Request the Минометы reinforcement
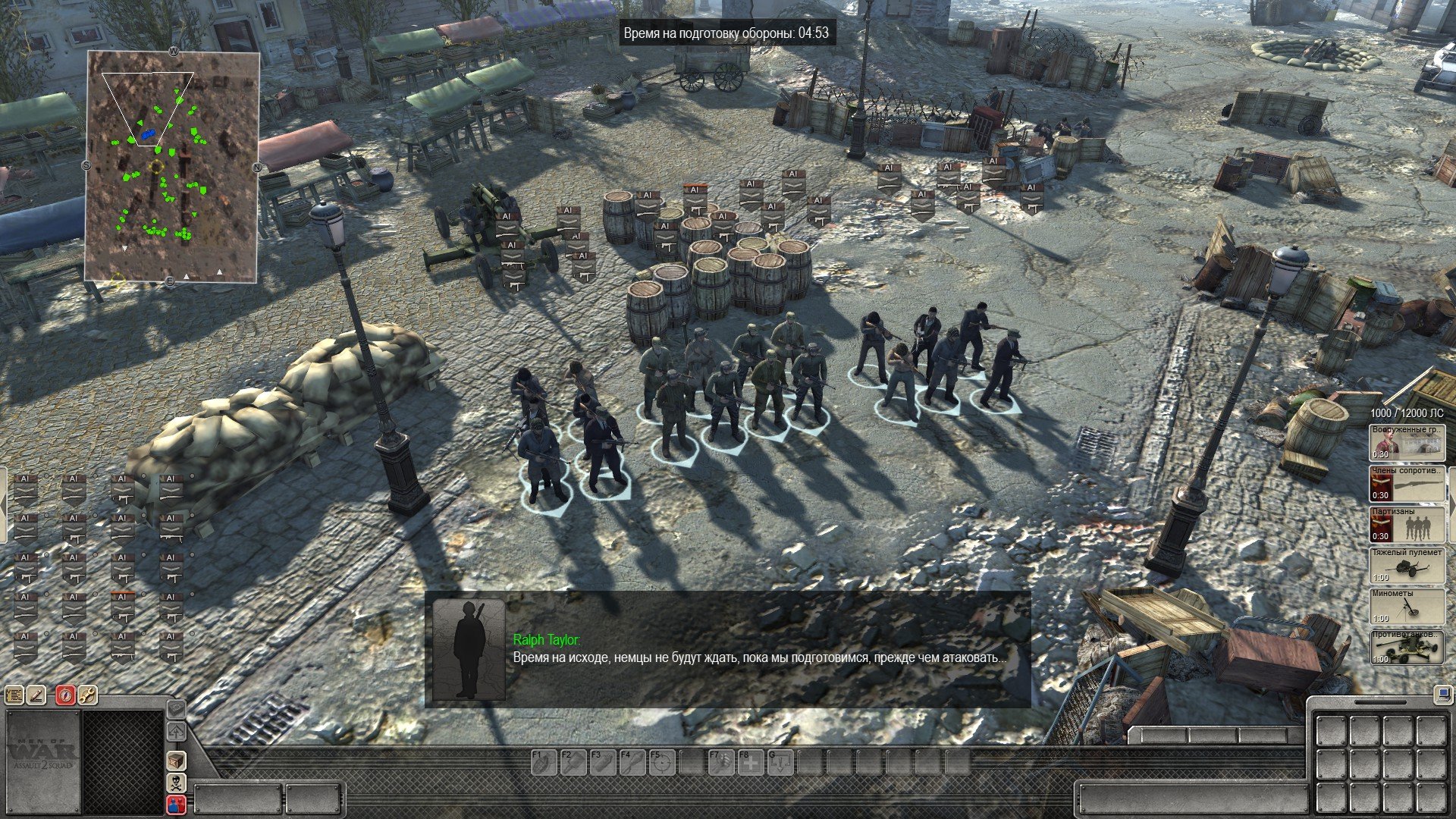Screen dimensions: 1456x819 click(1407, 606)
